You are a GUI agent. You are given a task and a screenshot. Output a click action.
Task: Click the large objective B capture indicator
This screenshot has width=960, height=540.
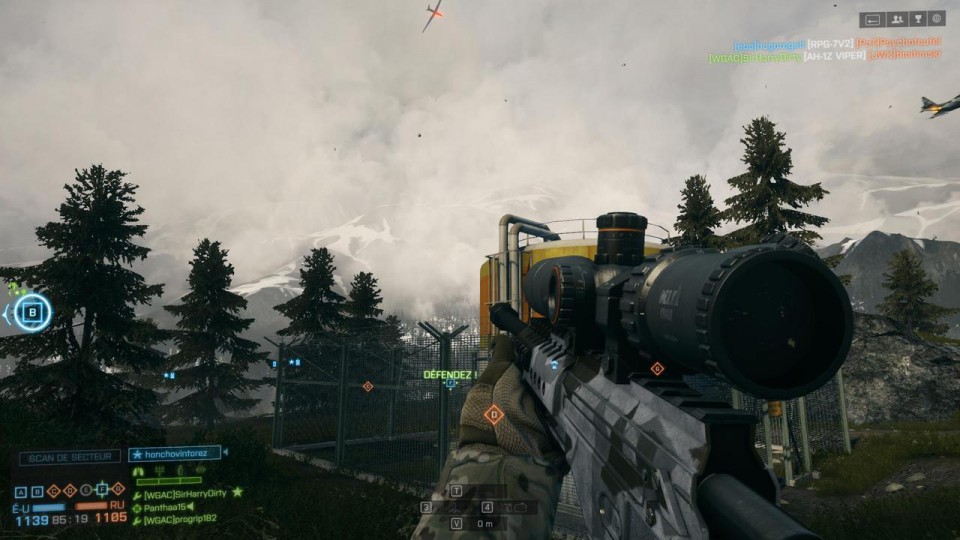coord(32,312)
